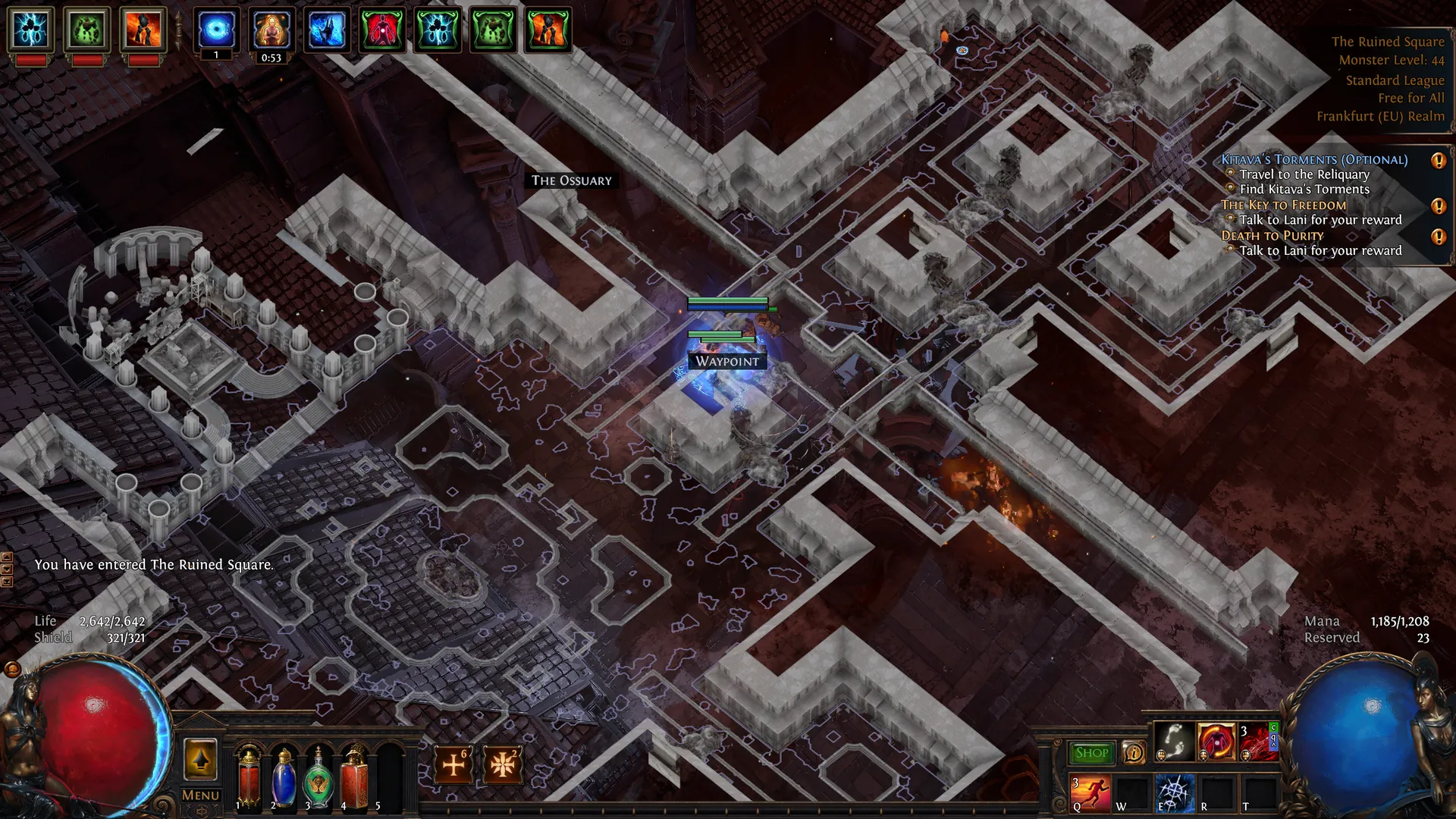Open the orange info chat-bubble button
Screen dimensions: 1456x819
1134,753
